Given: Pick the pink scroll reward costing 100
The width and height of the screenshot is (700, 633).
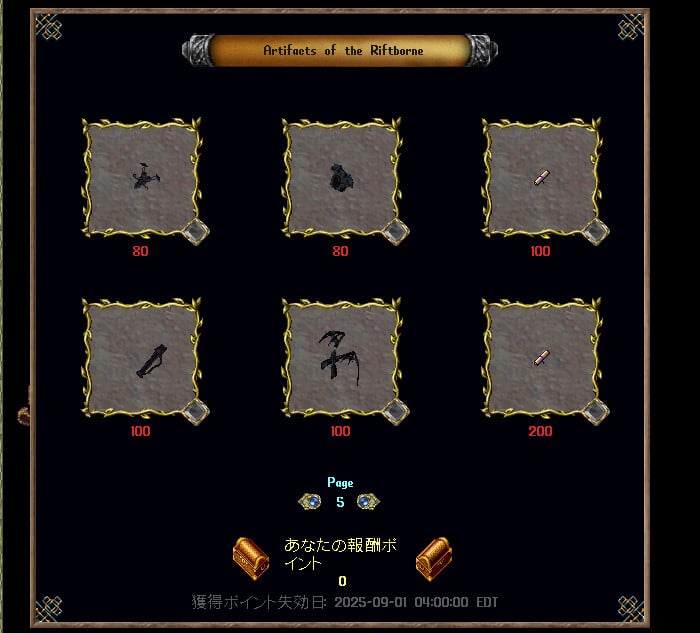Looking at the screenshot, I should [541, 178].
